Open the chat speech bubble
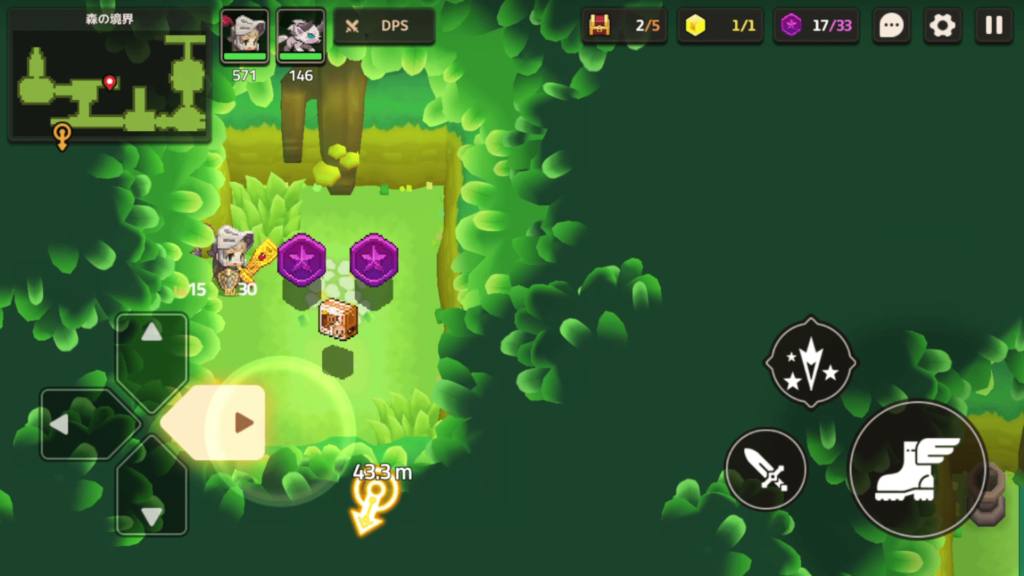Screen dimensions: 1024x576 [891, 26]
